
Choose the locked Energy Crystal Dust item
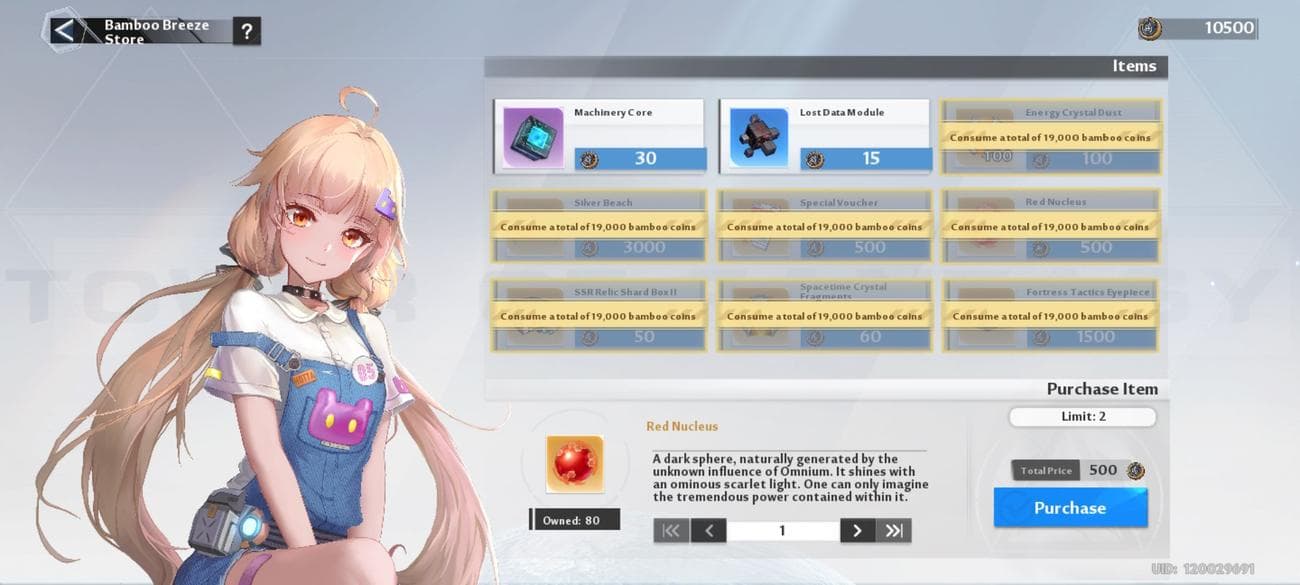coord(1050,137)
